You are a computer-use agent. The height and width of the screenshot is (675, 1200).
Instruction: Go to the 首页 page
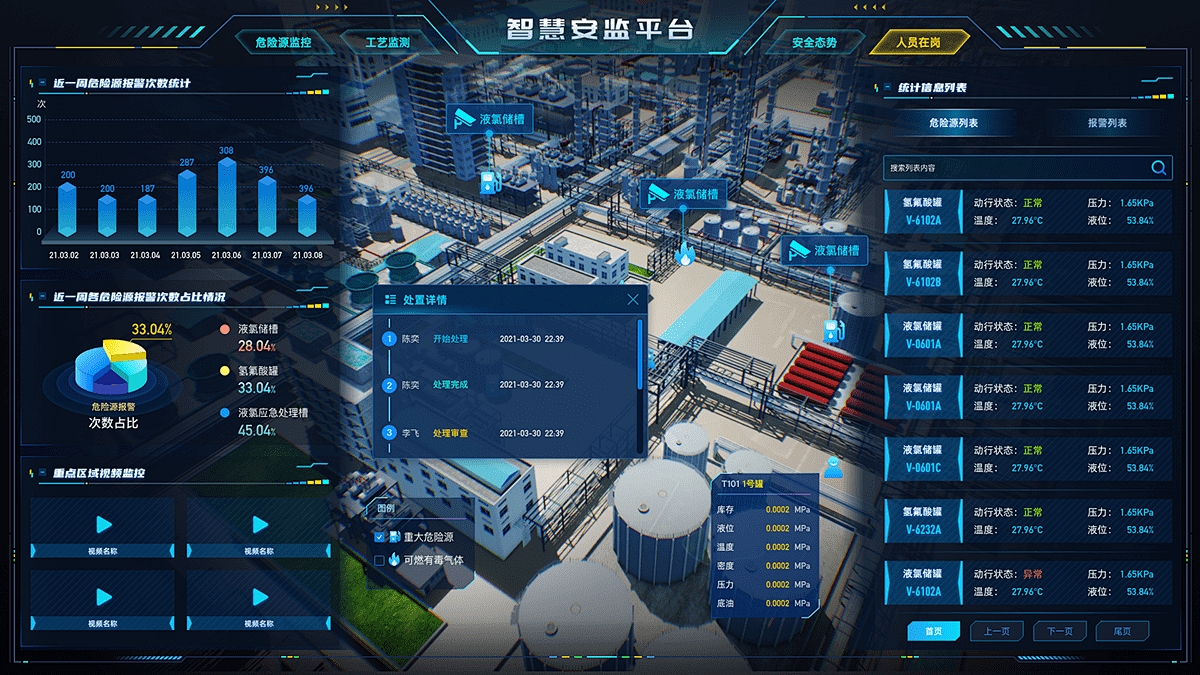coord(933,631)
